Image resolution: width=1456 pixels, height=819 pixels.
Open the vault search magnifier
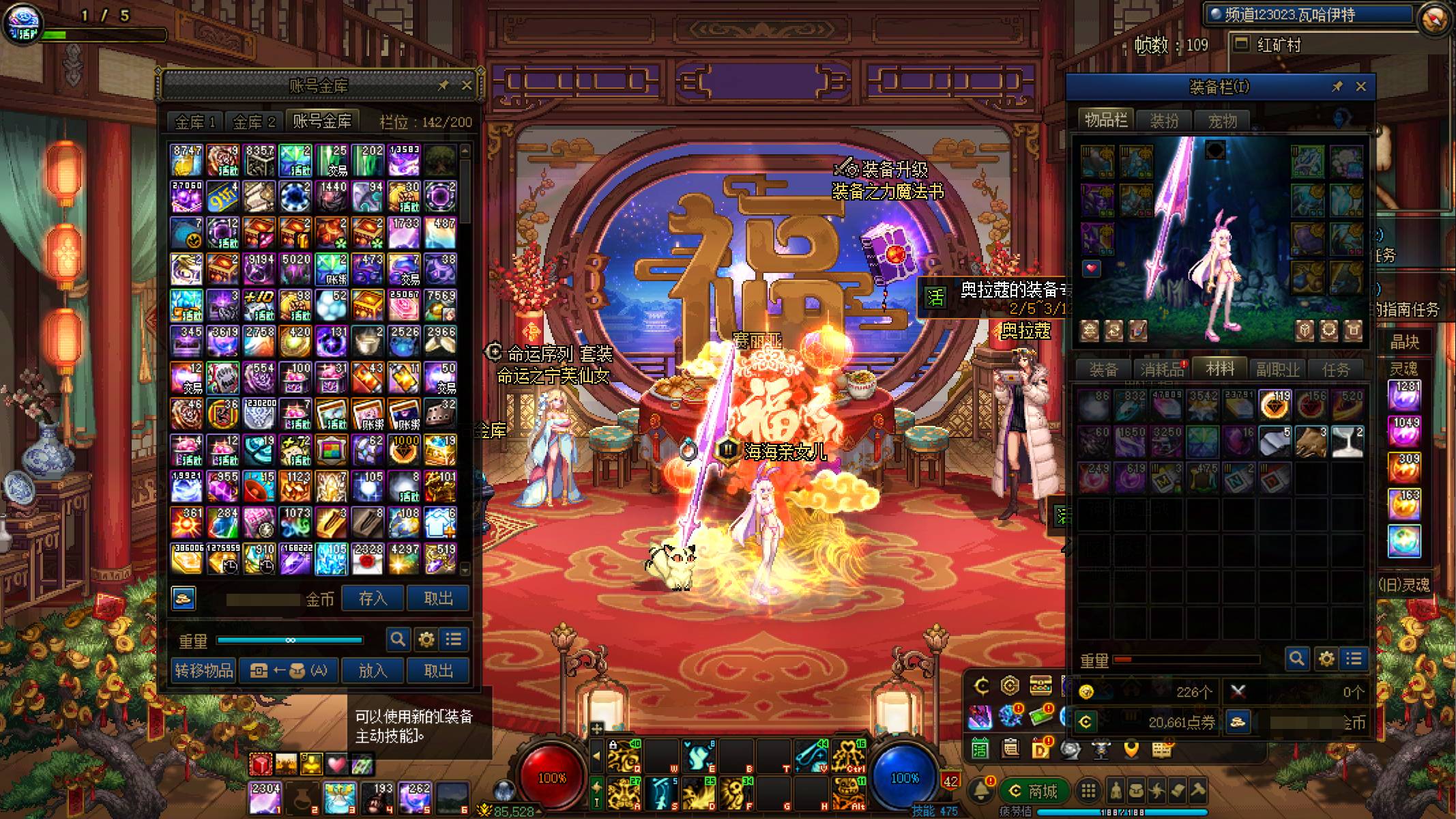[x=398, y=640]
